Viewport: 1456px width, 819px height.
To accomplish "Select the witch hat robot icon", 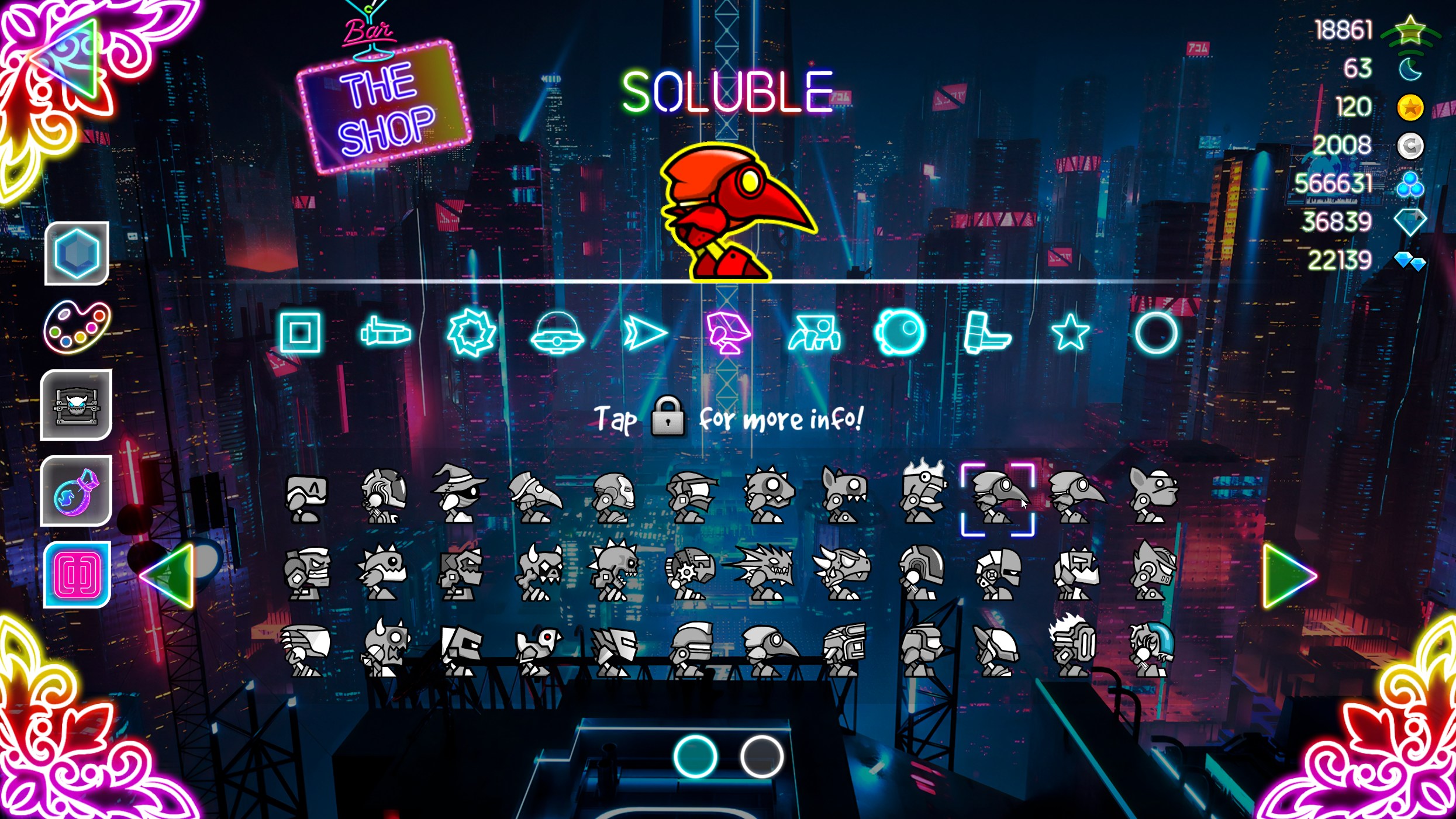I will click(459, 493).
